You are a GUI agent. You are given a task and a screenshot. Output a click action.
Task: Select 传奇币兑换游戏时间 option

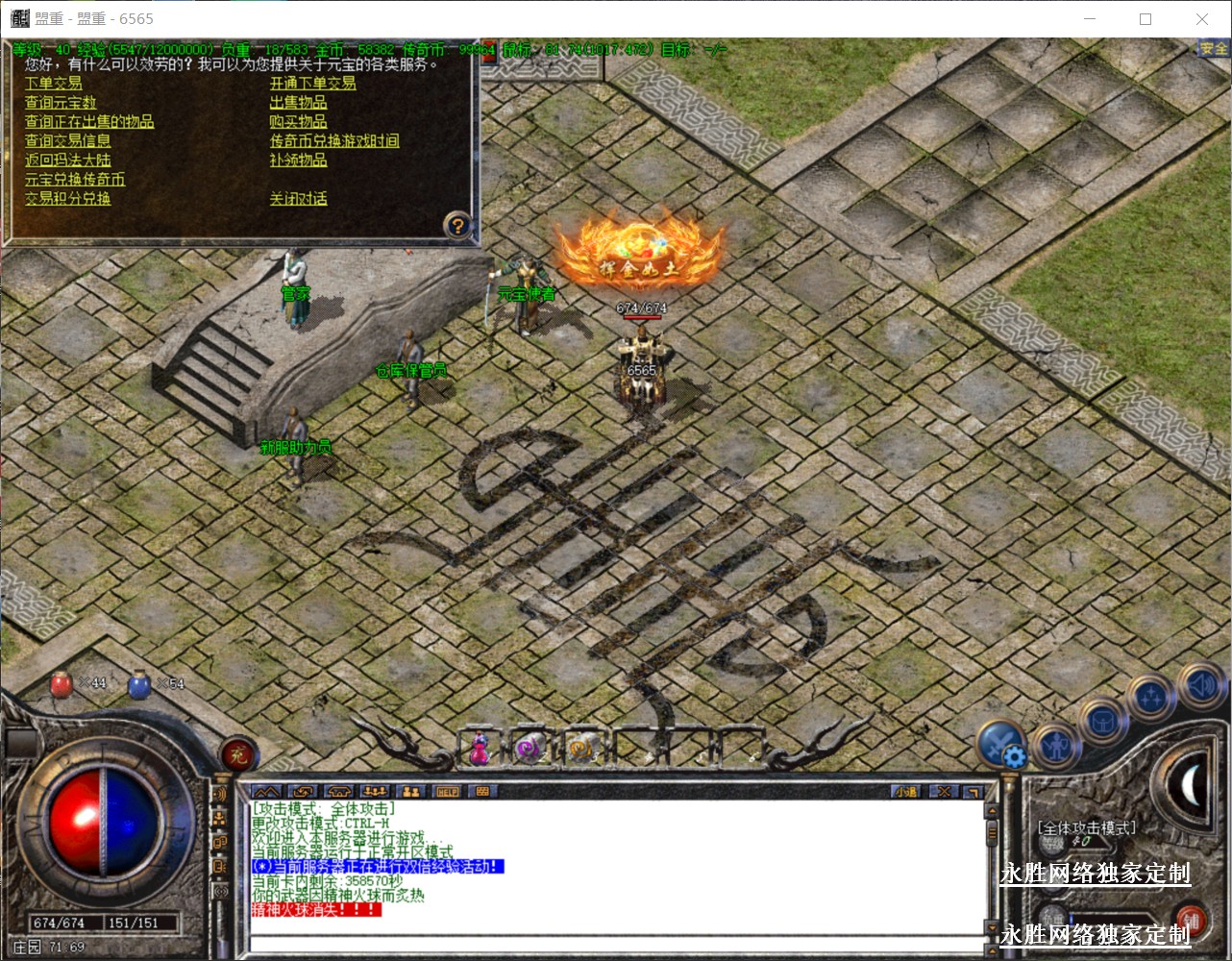point(334,141)
